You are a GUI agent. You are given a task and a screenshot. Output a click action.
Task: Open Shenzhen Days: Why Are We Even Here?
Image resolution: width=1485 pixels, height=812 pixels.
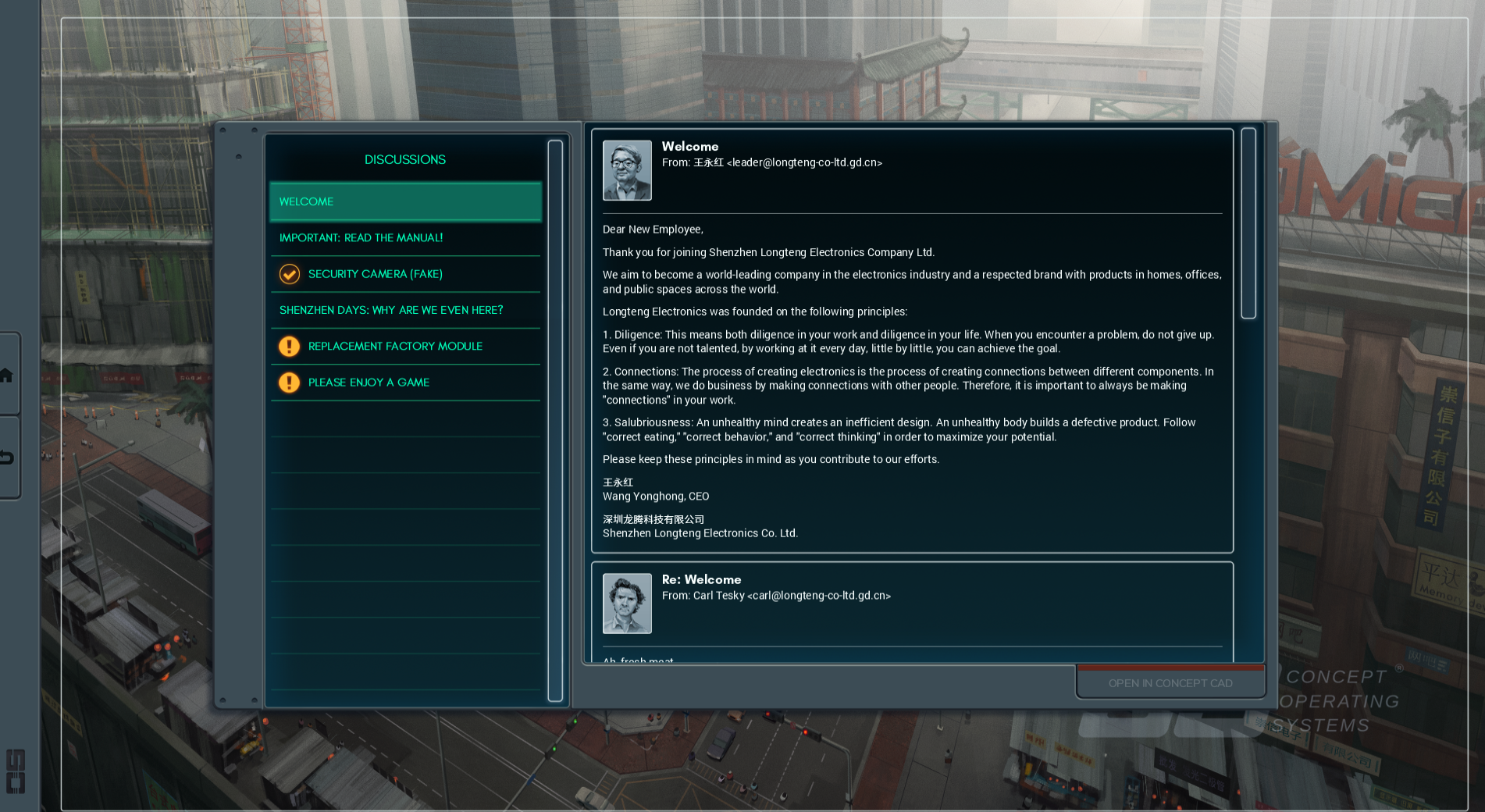(405, 310)
